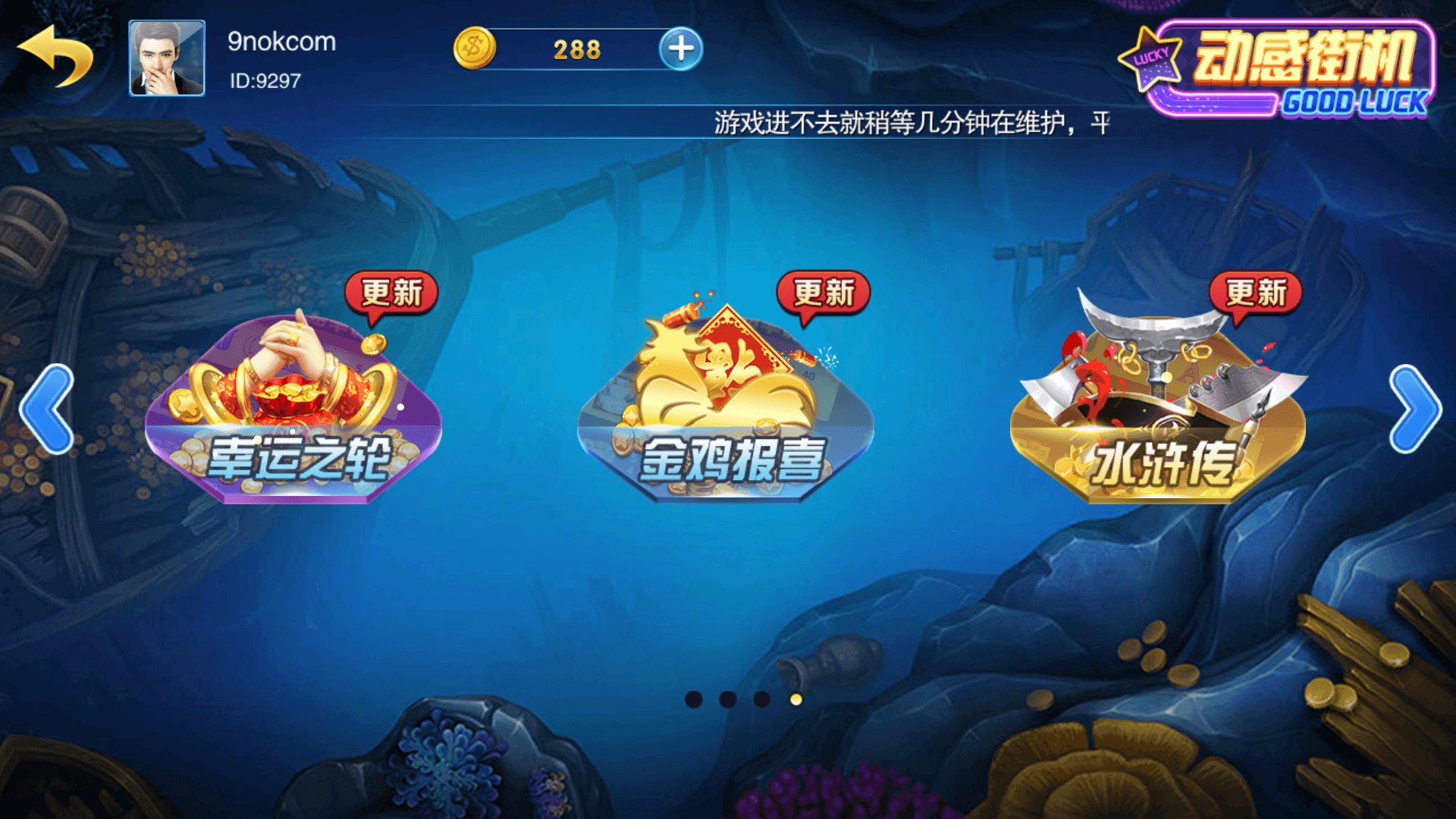Click the gold coin currency icon
Image resolution: width=1456 pixels, height=819 pixels.
click(x=474, y=48)
